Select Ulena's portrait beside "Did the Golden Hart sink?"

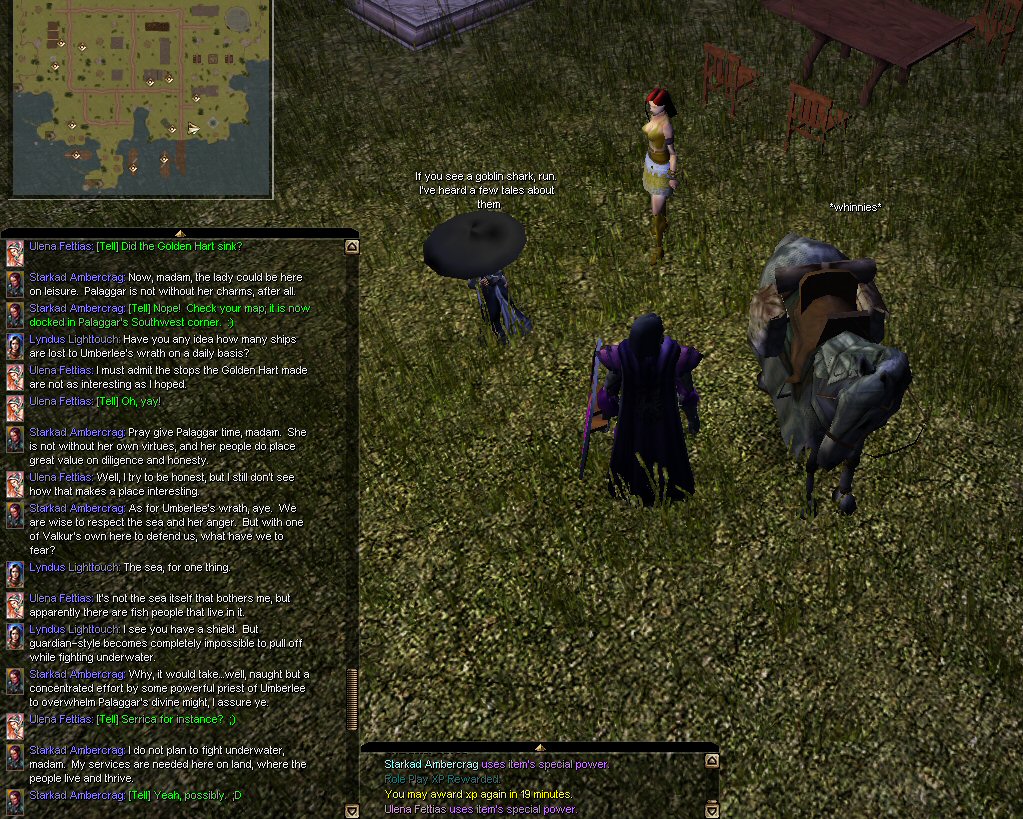click(15, 252)
